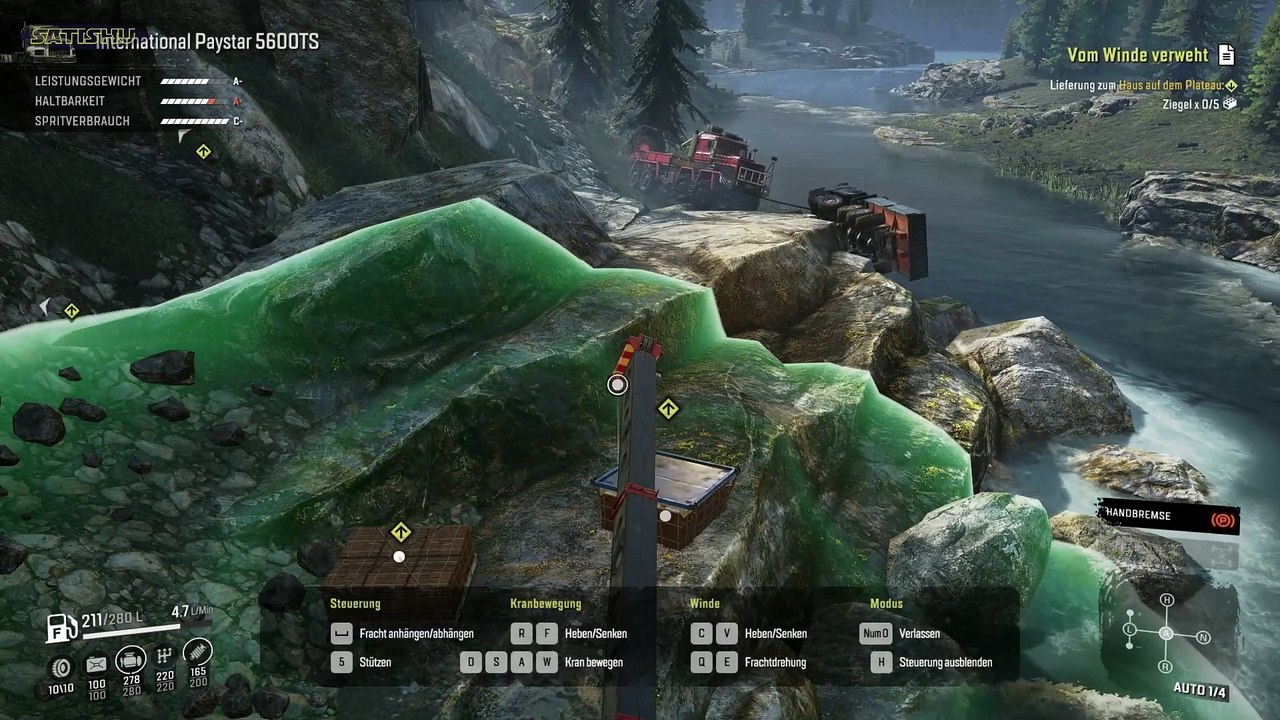Shift to the N neutral gear
Image resolution: width=1280 pixels, height=720 pixels.
pos(1203,637)
